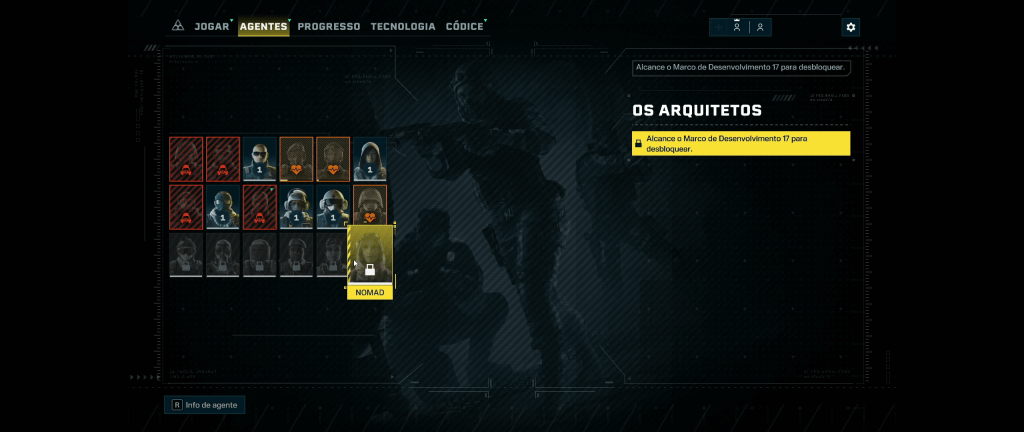Screen dimensions: 1024x432
Task: Select the squad leader slot with crown
Action: [737, 27]
